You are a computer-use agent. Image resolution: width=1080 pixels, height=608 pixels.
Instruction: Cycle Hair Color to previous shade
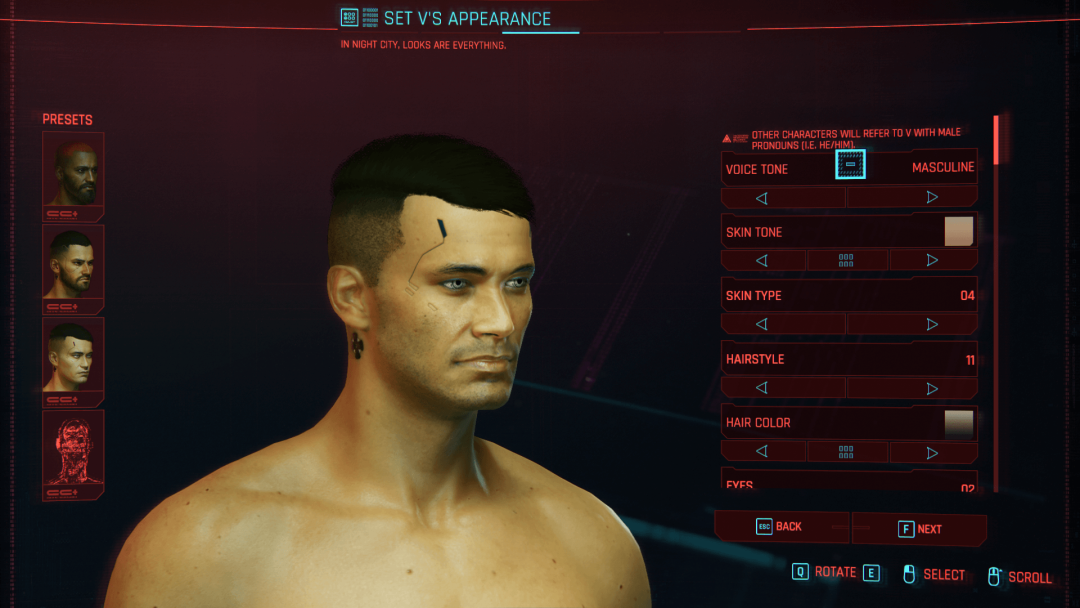point(762,452)
